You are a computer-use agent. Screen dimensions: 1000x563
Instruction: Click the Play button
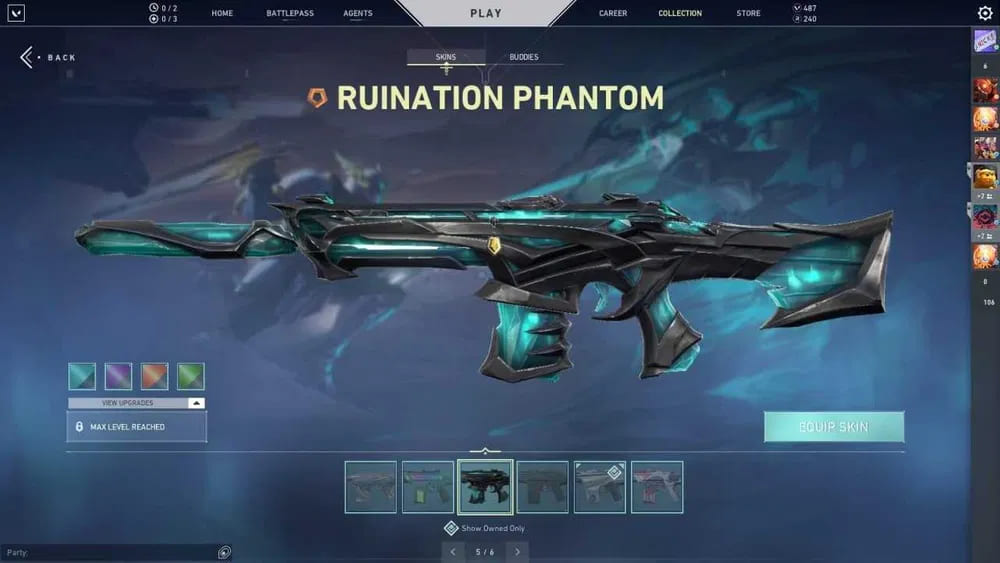tap(485, 13)
